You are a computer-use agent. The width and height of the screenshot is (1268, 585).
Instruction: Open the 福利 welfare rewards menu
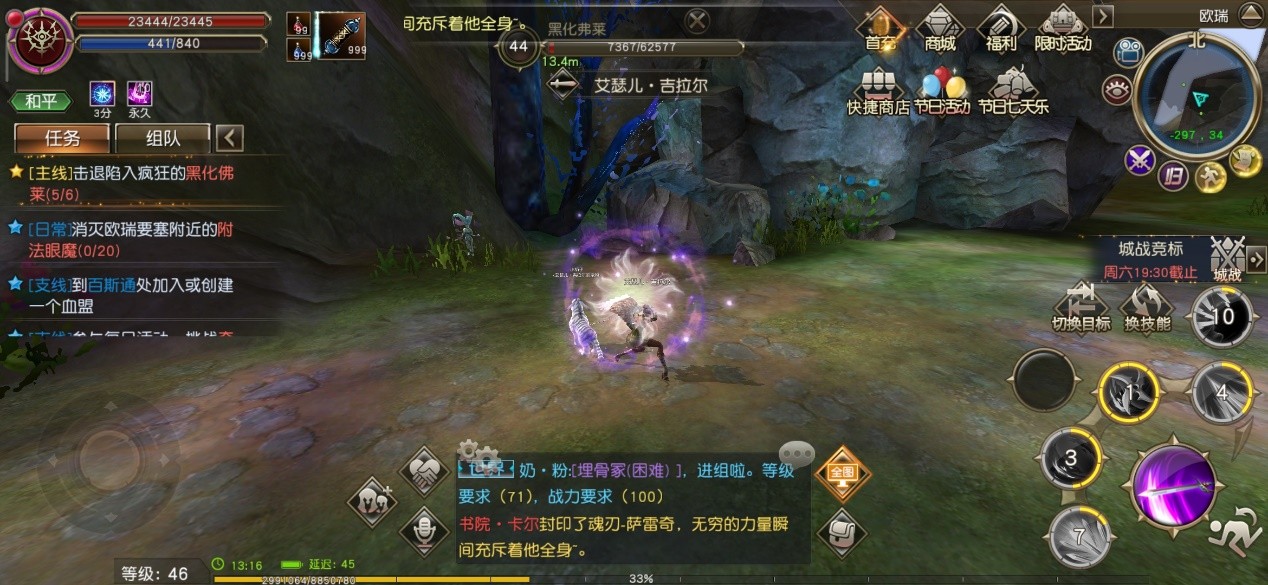(x=1000, y=28)
